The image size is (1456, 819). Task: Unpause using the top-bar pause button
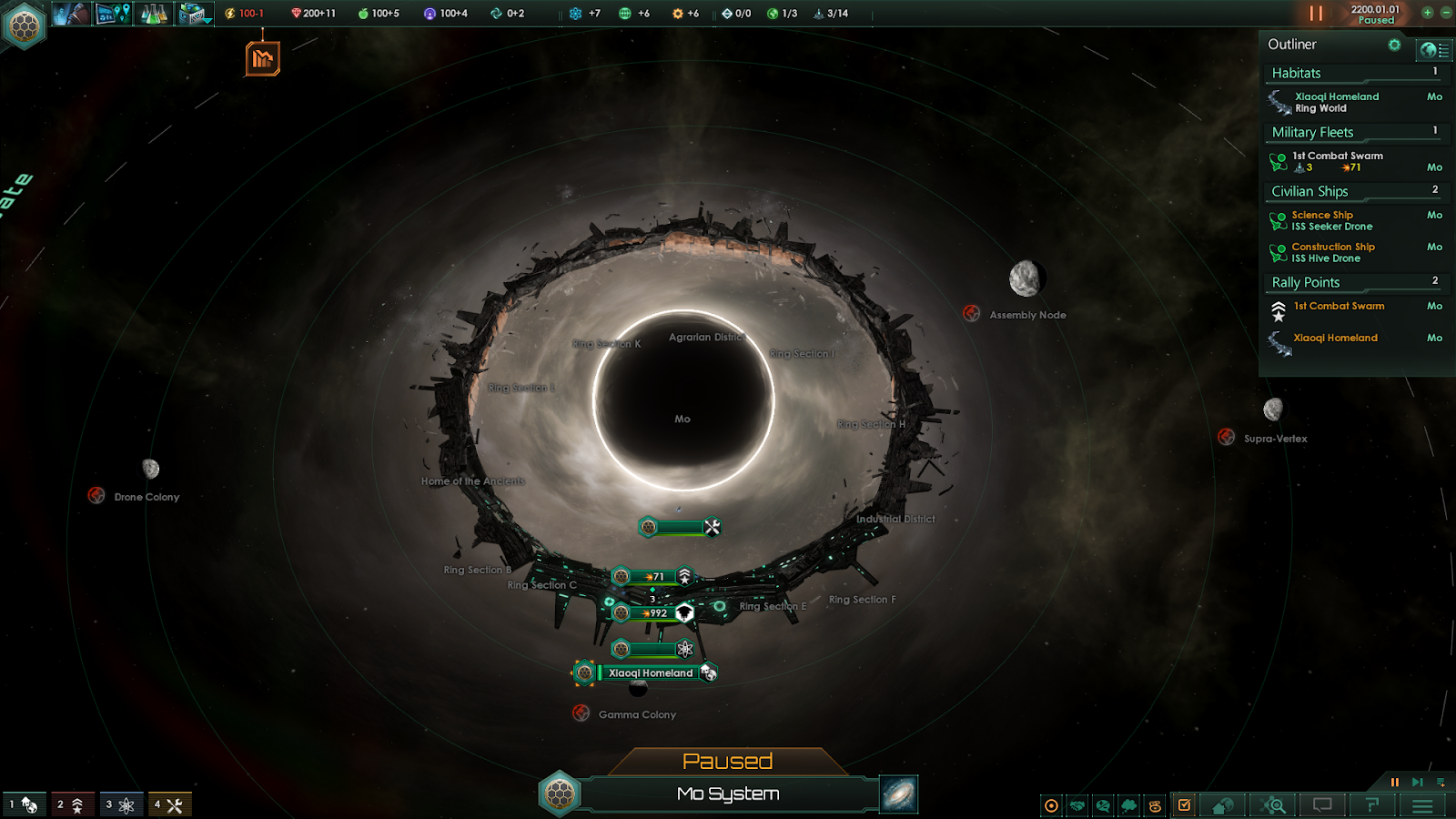1316,14
